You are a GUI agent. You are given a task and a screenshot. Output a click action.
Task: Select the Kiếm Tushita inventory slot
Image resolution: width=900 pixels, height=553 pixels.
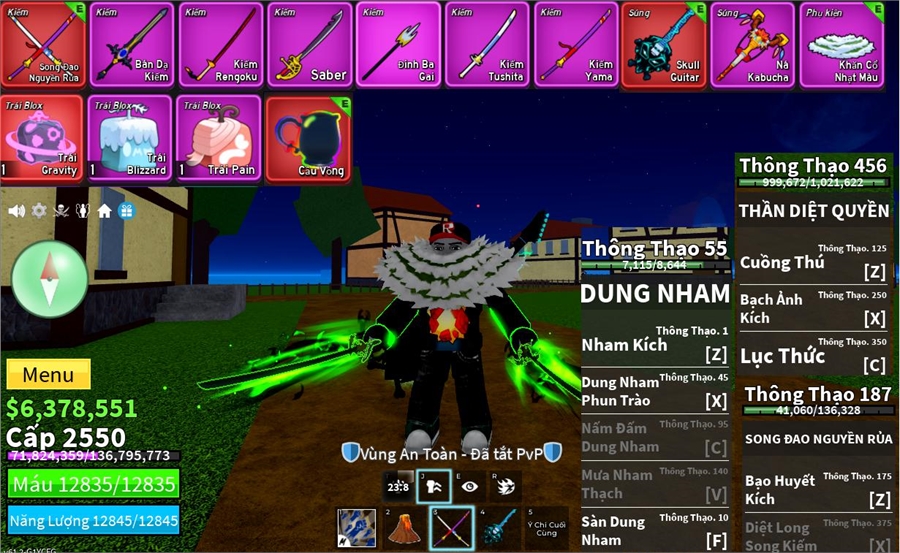click(487, 45)
